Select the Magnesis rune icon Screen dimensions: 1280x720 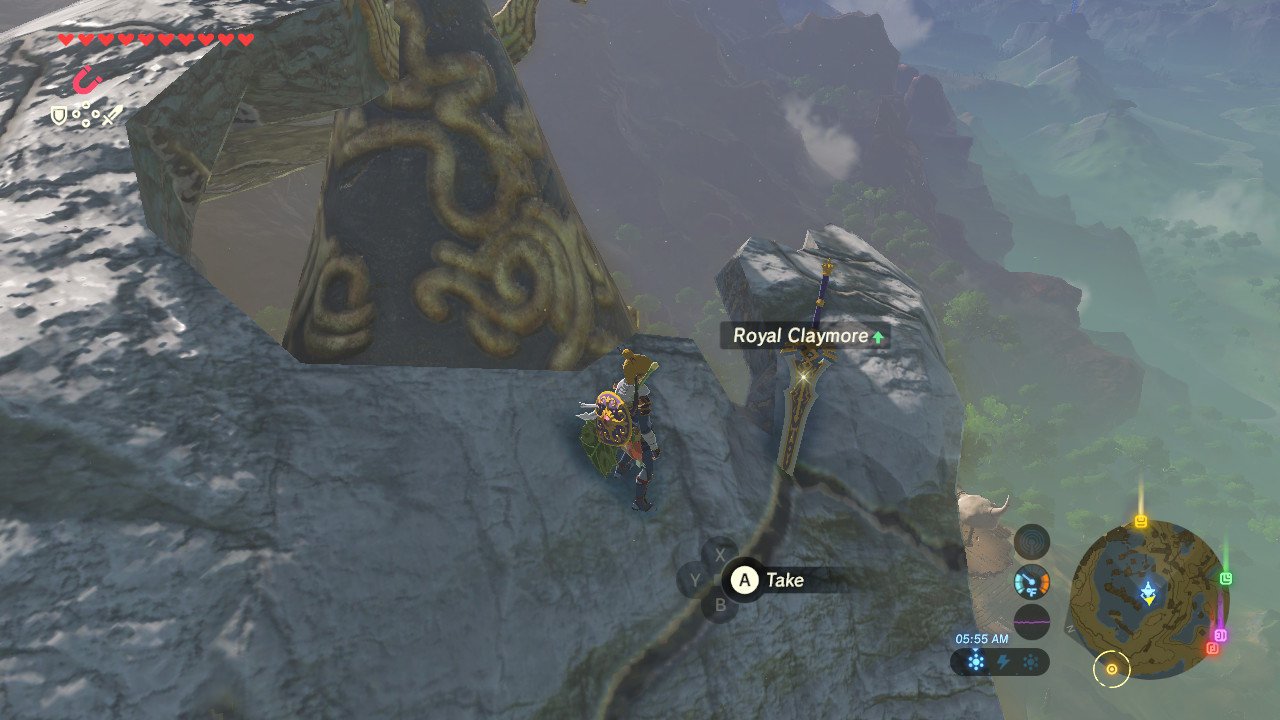86,79
